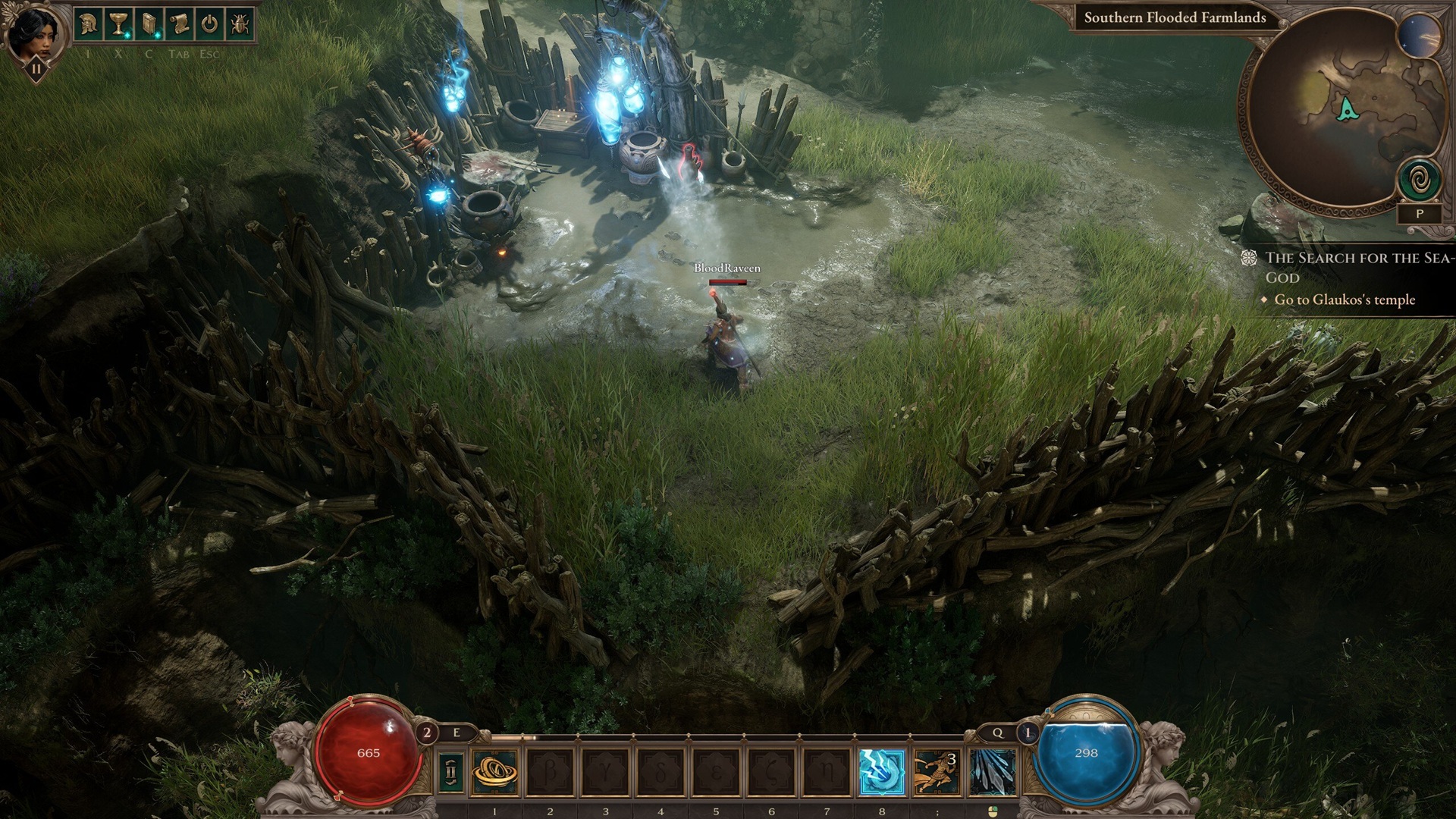Use the dashing warrior dodge skill
The height and width of the screenshot is (819, 1456).
point(937,772)
